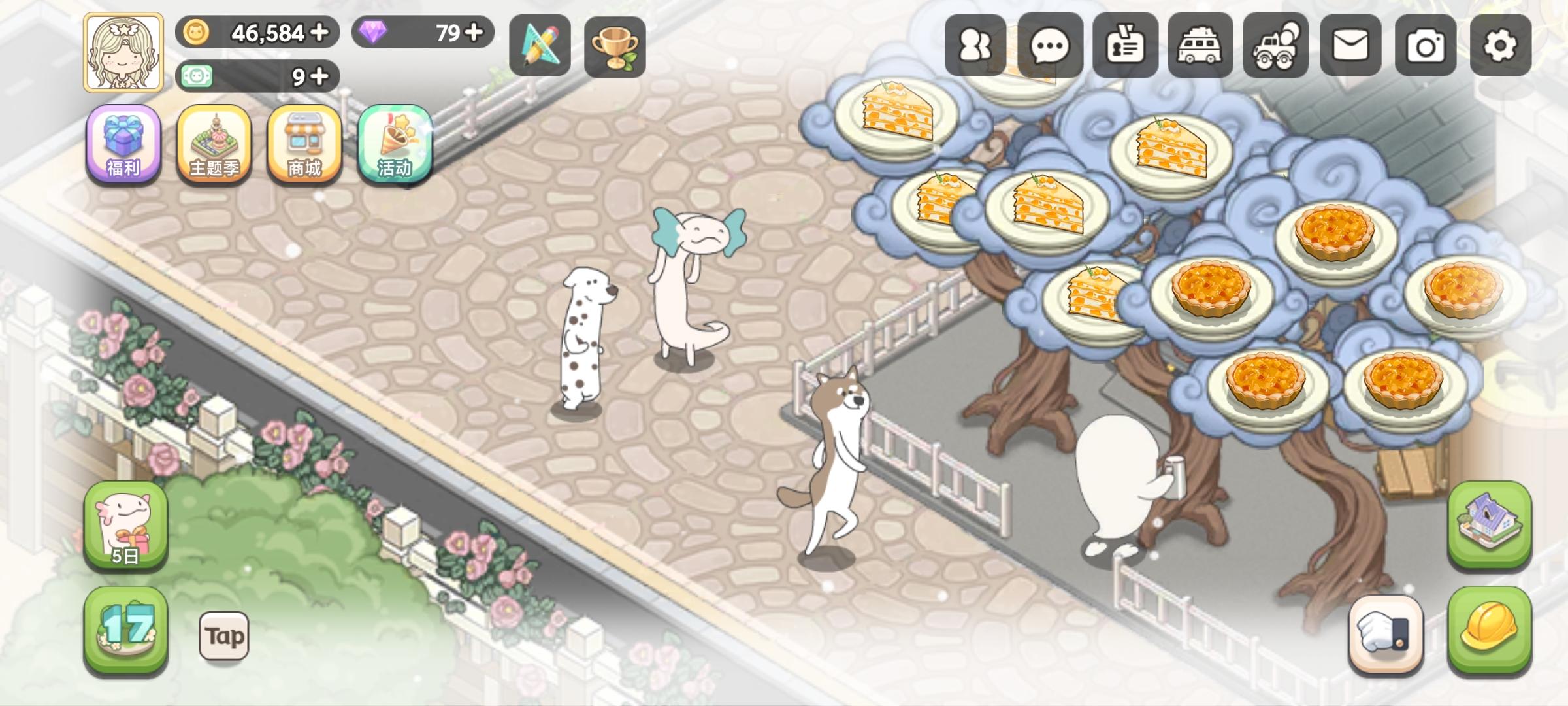Open the chat message bubble icon
Image resolution: width=1568 pixels, height=706 pixels.
tap(1049, 46)
